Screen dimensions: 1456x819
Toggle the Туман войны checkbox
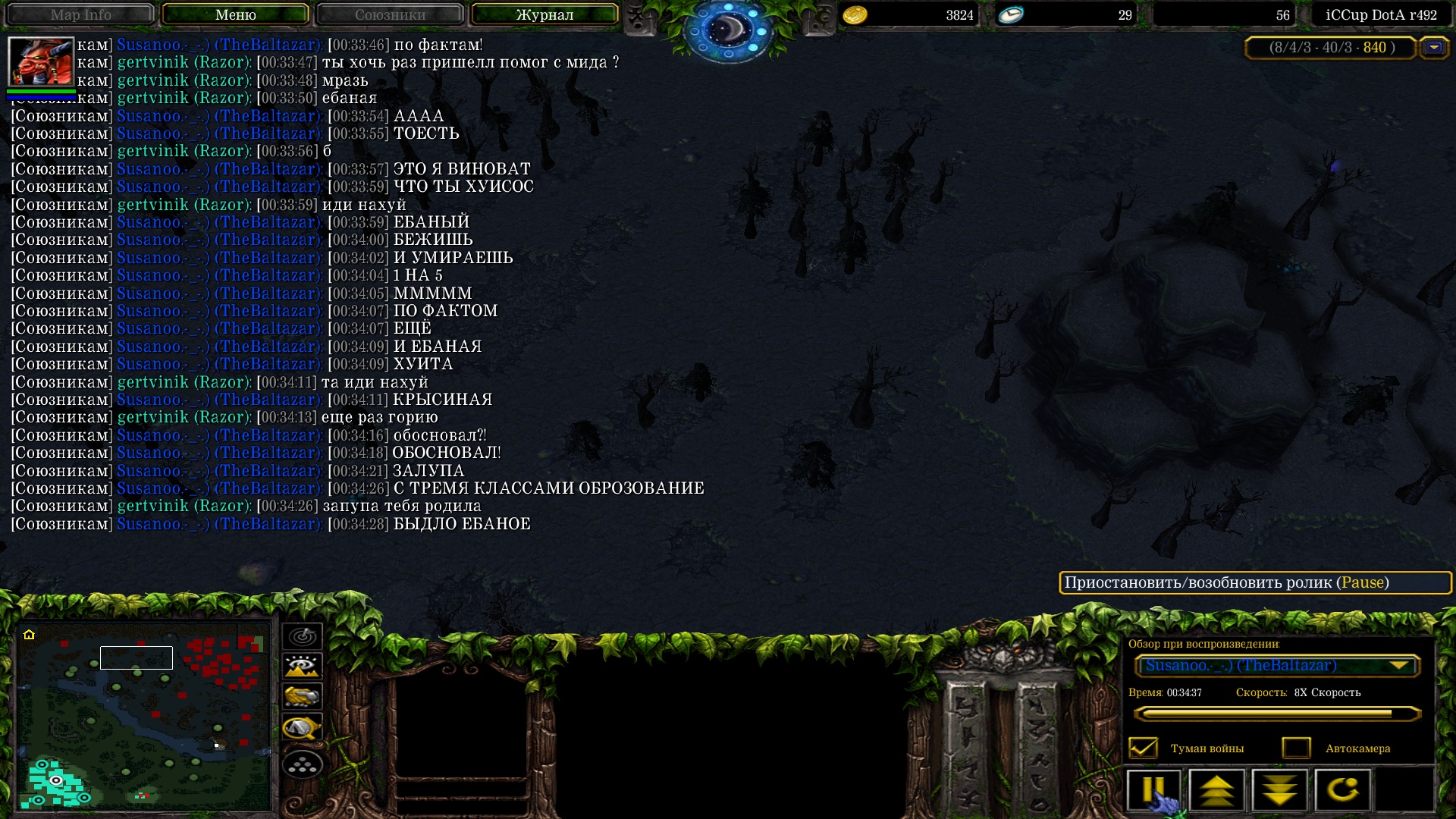click(1143, 748)
